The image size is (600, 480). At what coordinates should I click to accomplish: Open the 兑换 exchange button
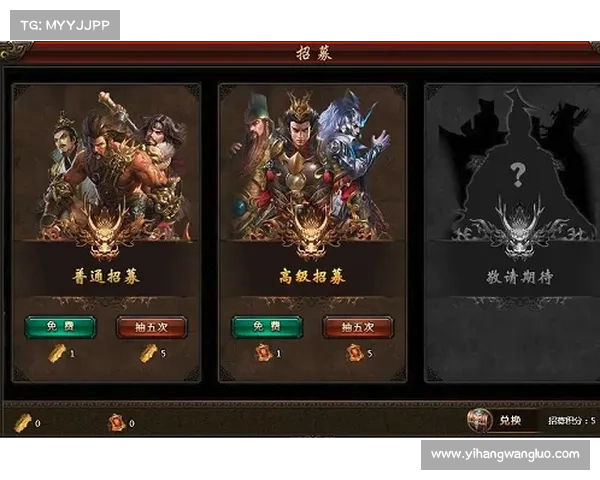point(508,421)
